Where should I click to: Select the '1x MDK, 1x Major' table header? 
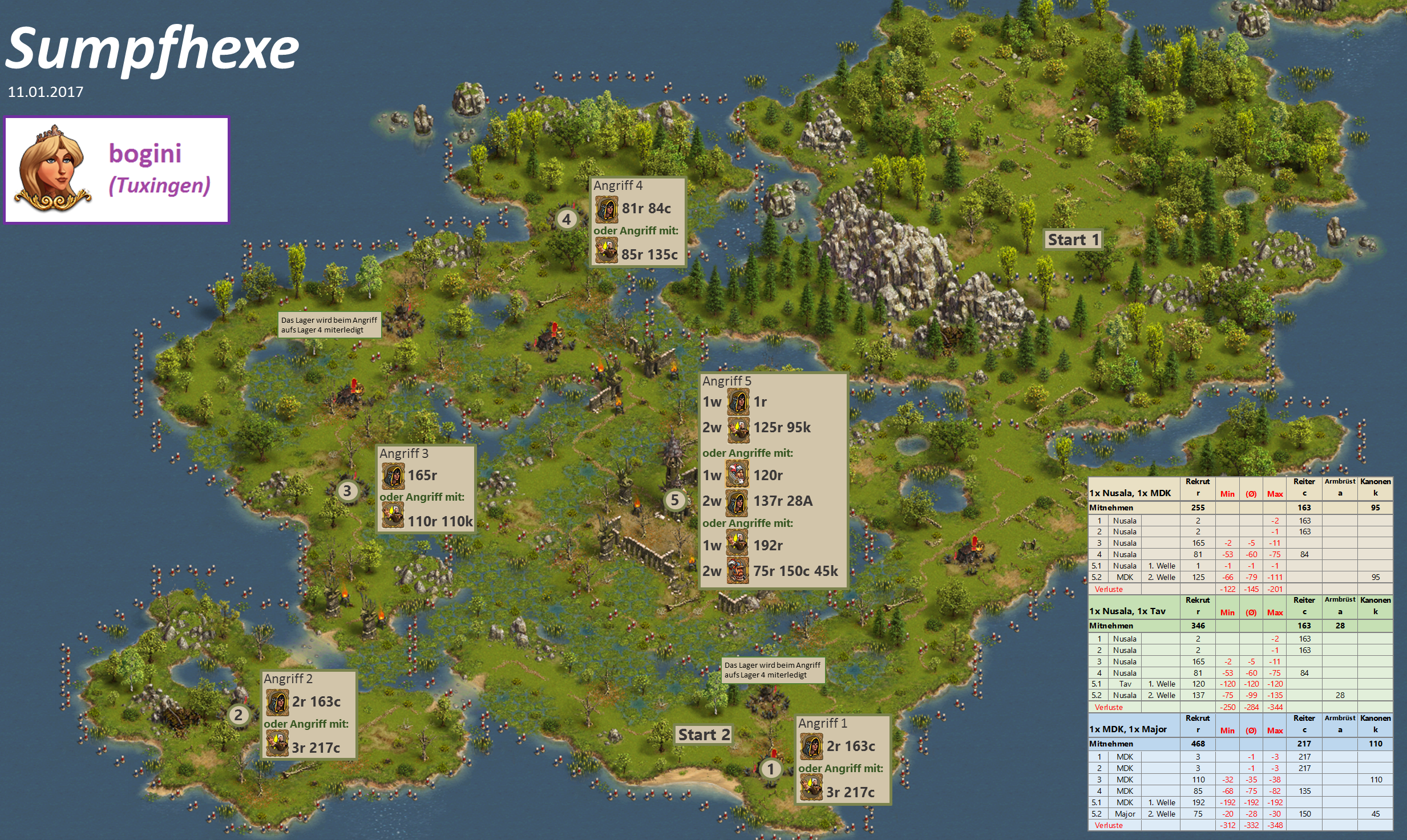(x=1127, y=729)
